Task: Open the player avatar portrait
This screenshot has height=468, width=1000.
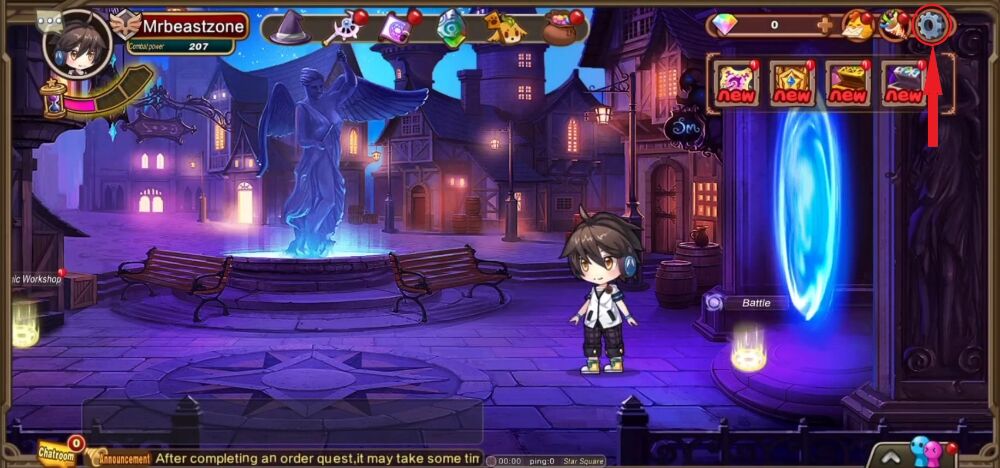Action: (x=77, y=41)
